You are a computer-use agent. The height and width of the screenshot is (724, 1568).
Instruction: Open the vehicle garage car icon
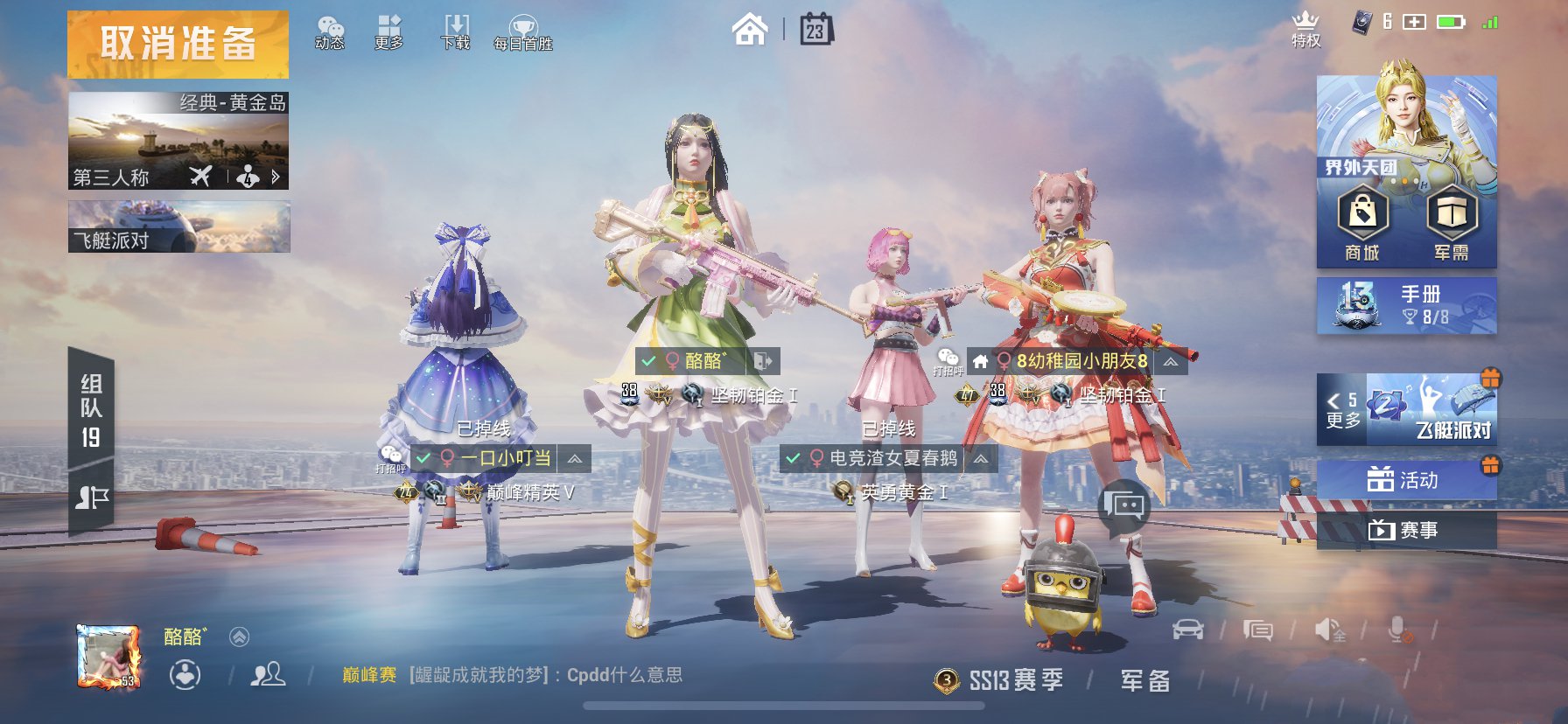coord(1188,629)
